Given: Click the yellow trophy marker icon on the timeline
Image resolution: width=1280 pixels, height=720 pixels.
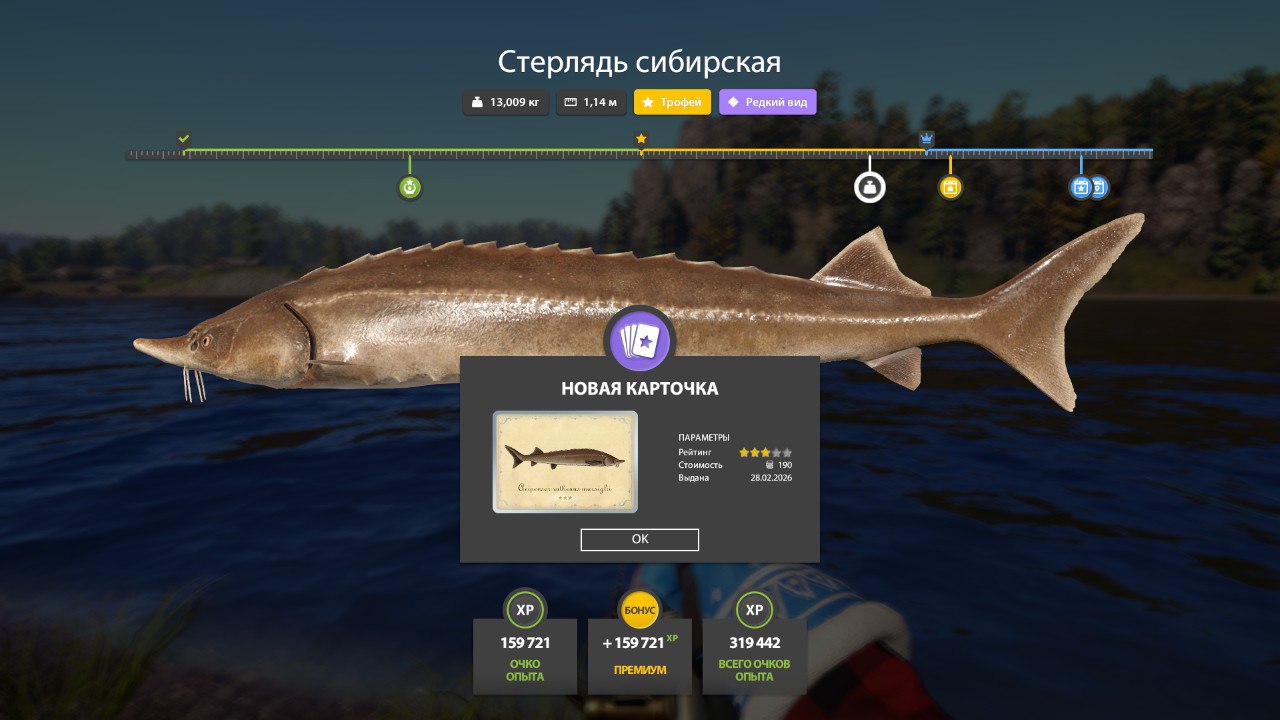Looking at the screenshot, I should tap(950, 186).
